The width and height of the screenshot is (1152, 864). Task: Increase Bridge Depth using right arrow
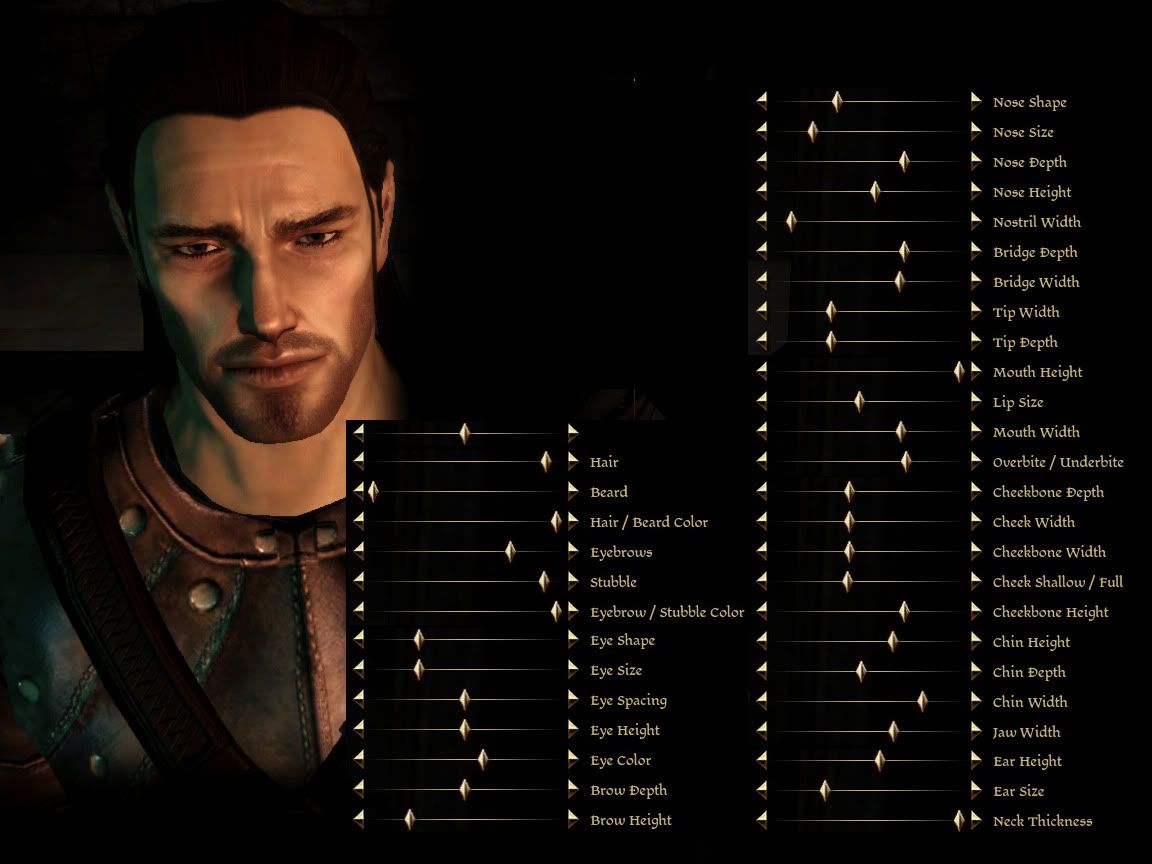point(976,251)
